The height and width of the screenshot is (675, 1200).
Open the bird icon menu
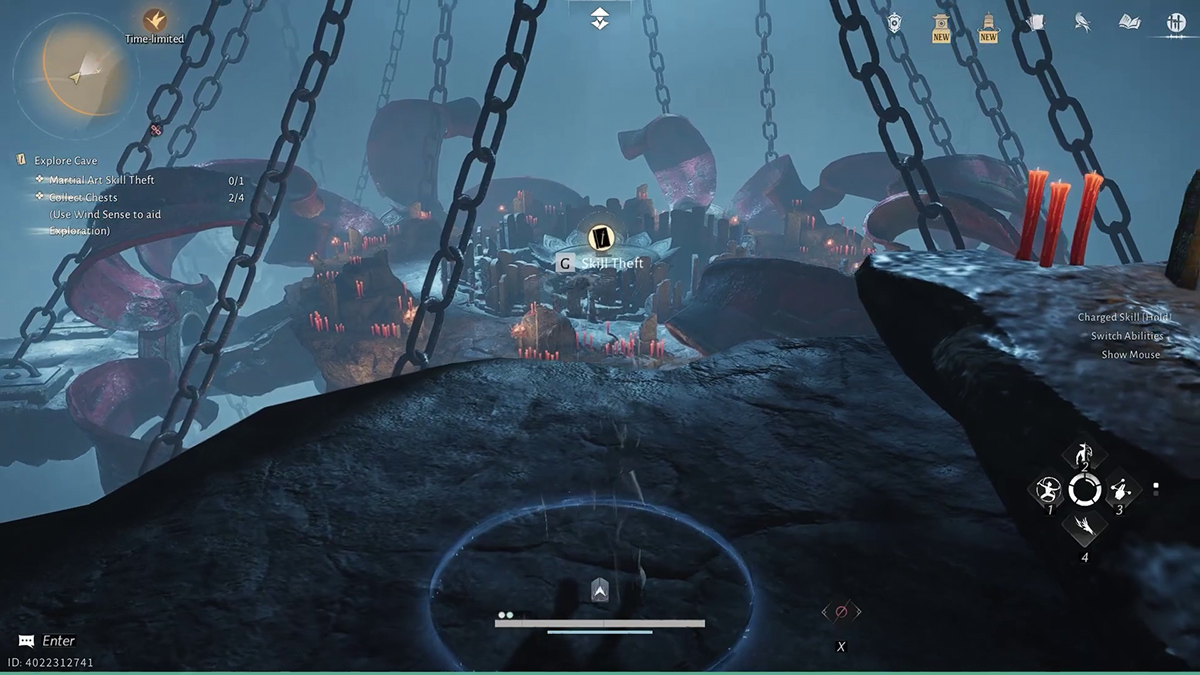pos(1082,22)
